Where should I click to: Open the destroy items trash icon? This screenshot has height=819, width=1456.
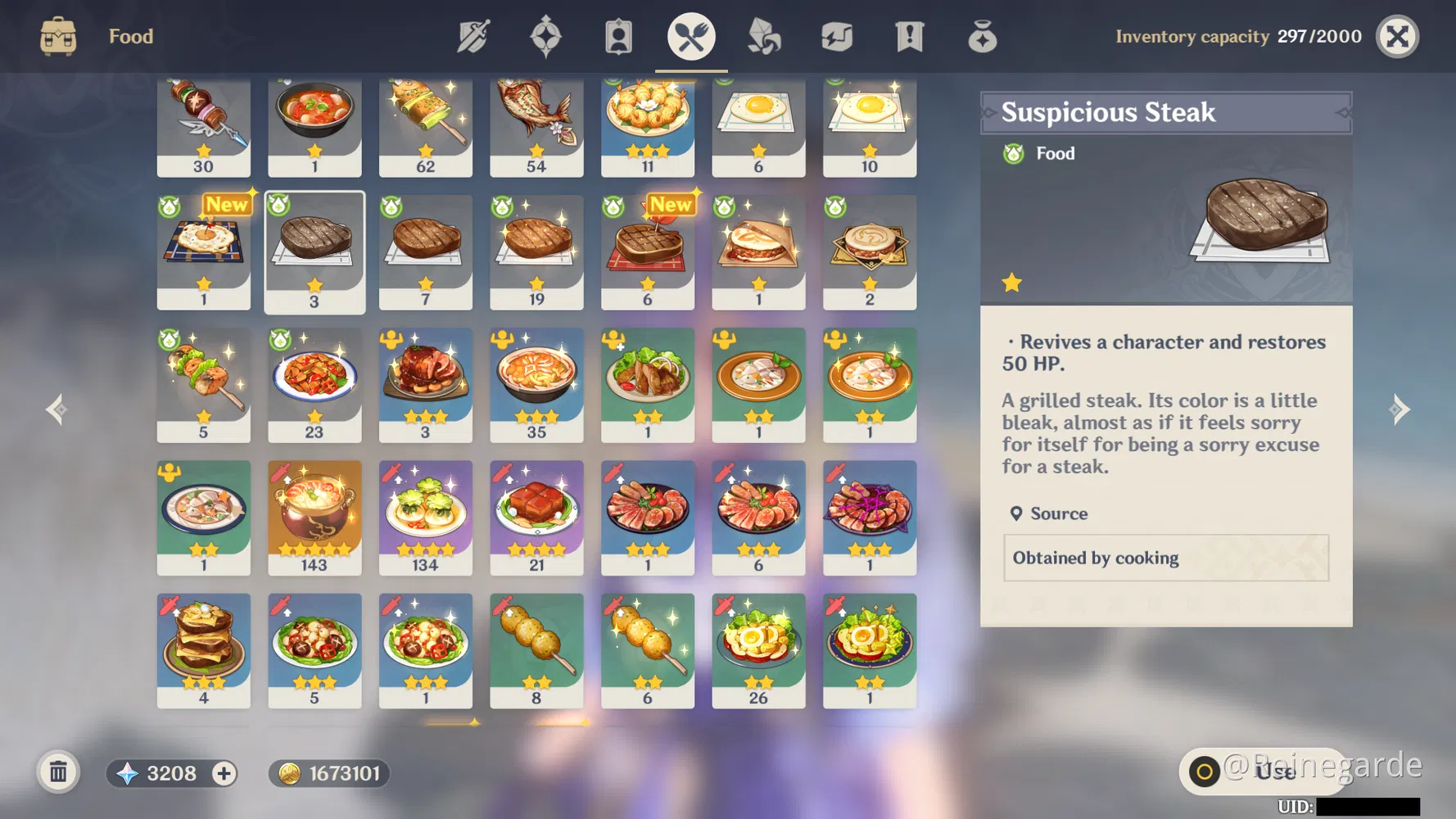pyautogui.click(x=57, y=772)
